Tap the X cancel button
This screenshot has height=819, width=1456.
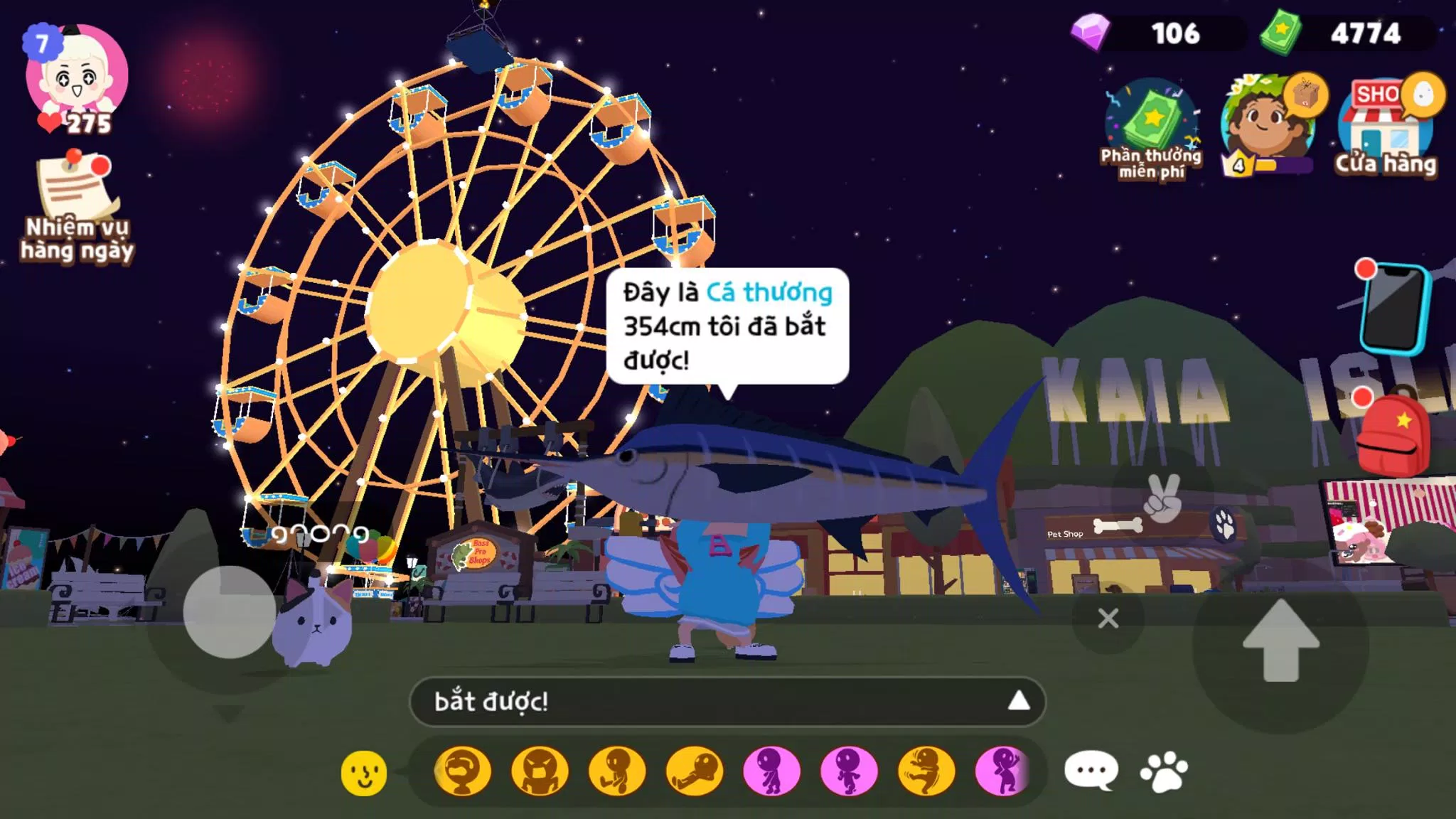(x=1108, y=619)
